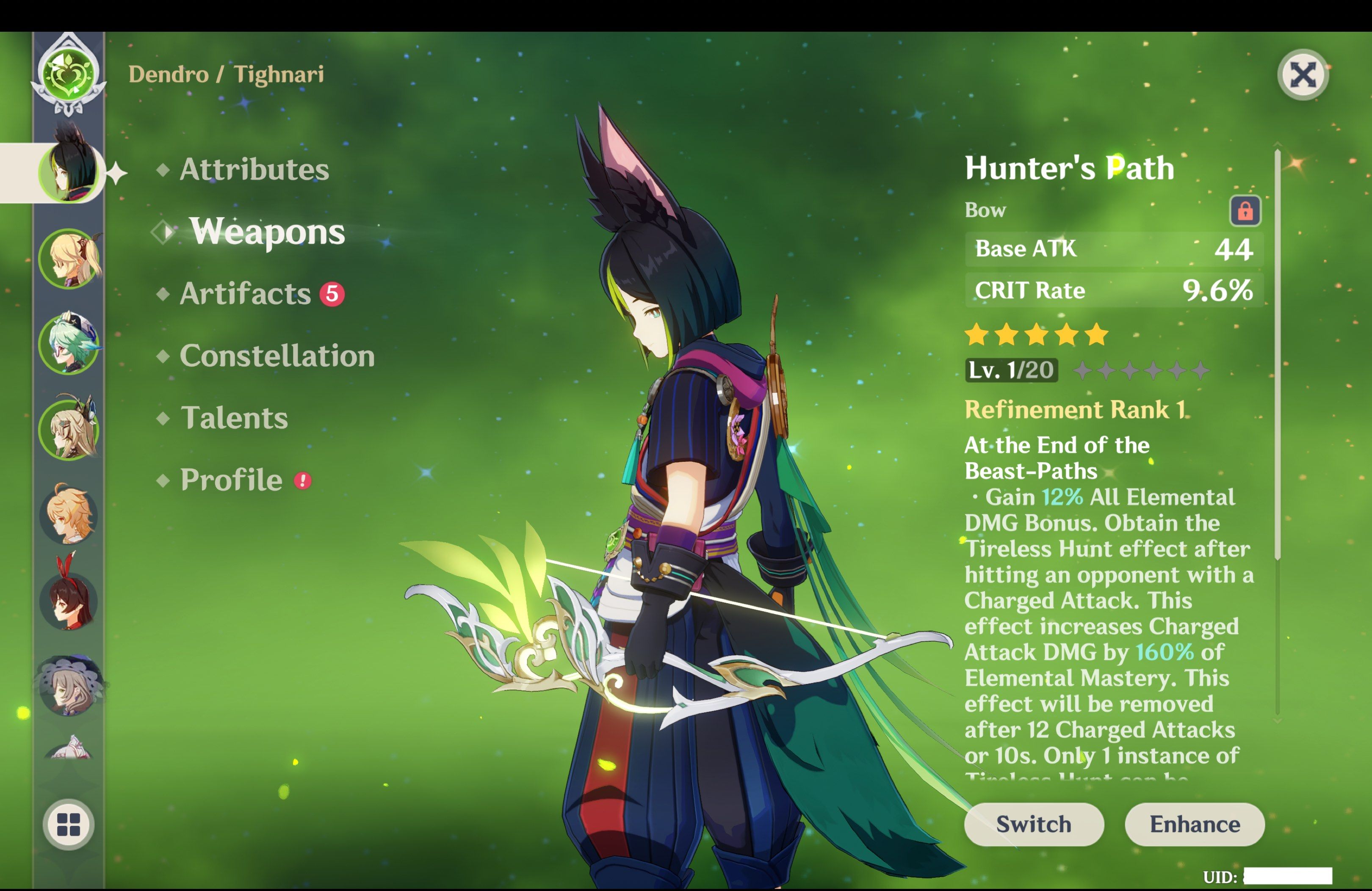Open the Profile tab

click(x=230, y=480)
